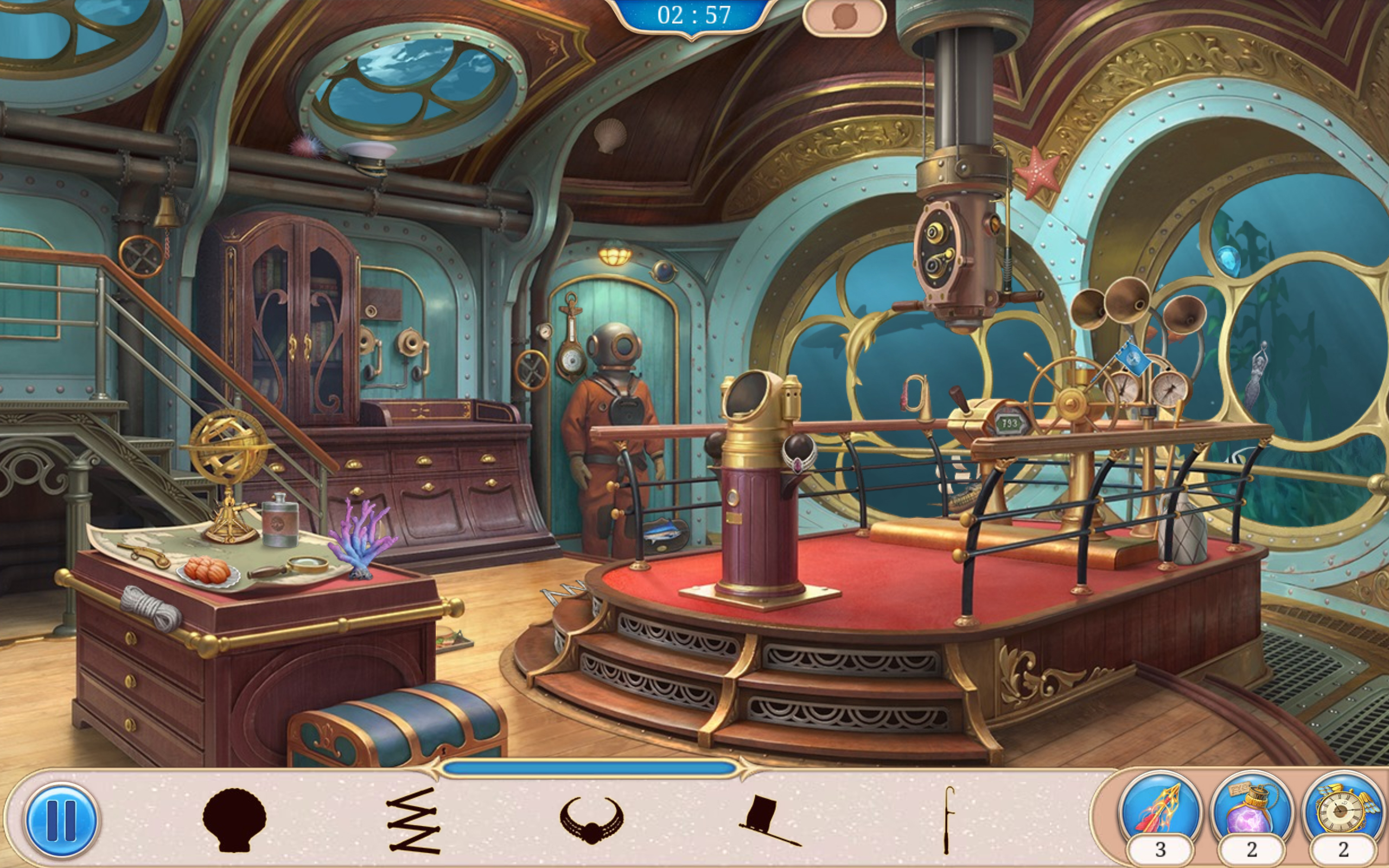The image size is (1389, 868).
Task: Pick the walking cane silhouette
Action: click(x=948, y=820)
